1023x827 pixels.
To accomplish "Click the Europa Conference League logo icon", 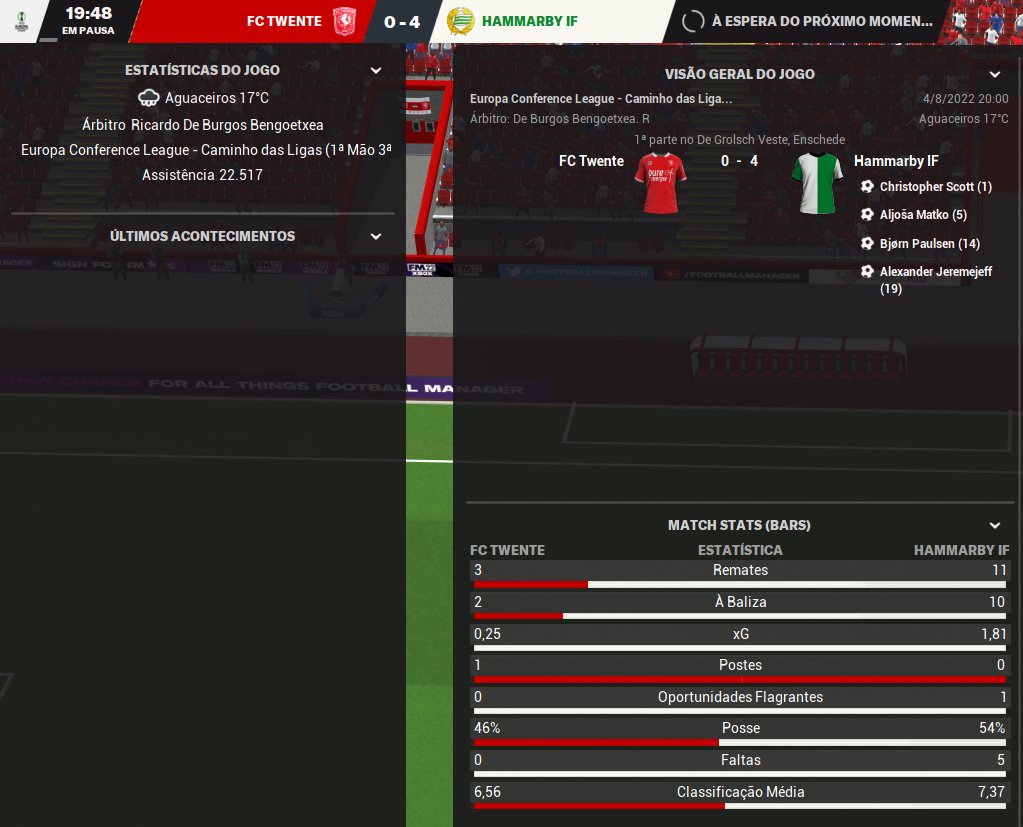I will point(21,20).
